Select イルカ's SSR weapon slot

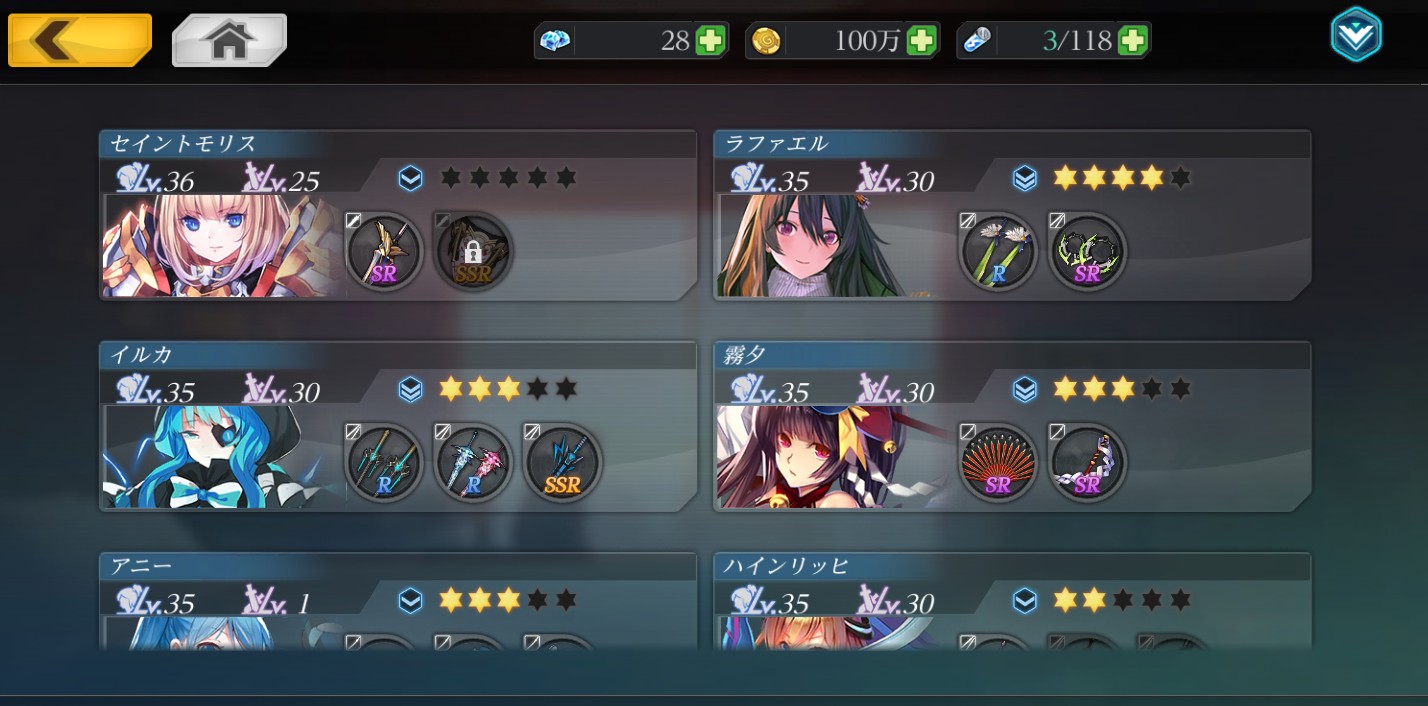563,462
